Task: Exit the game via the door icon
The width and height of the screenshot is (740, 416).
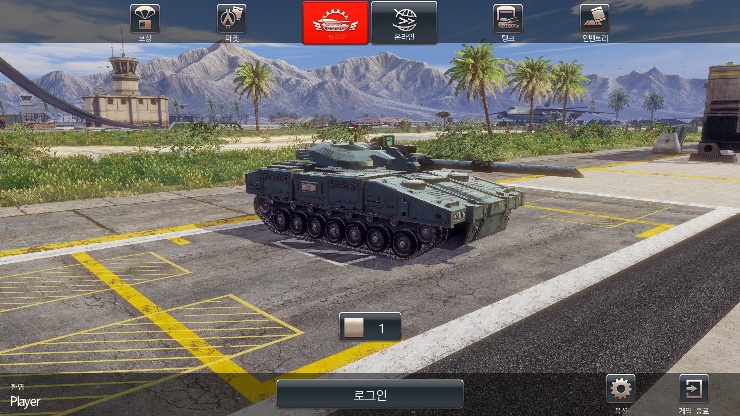Action: coord(693,391)
